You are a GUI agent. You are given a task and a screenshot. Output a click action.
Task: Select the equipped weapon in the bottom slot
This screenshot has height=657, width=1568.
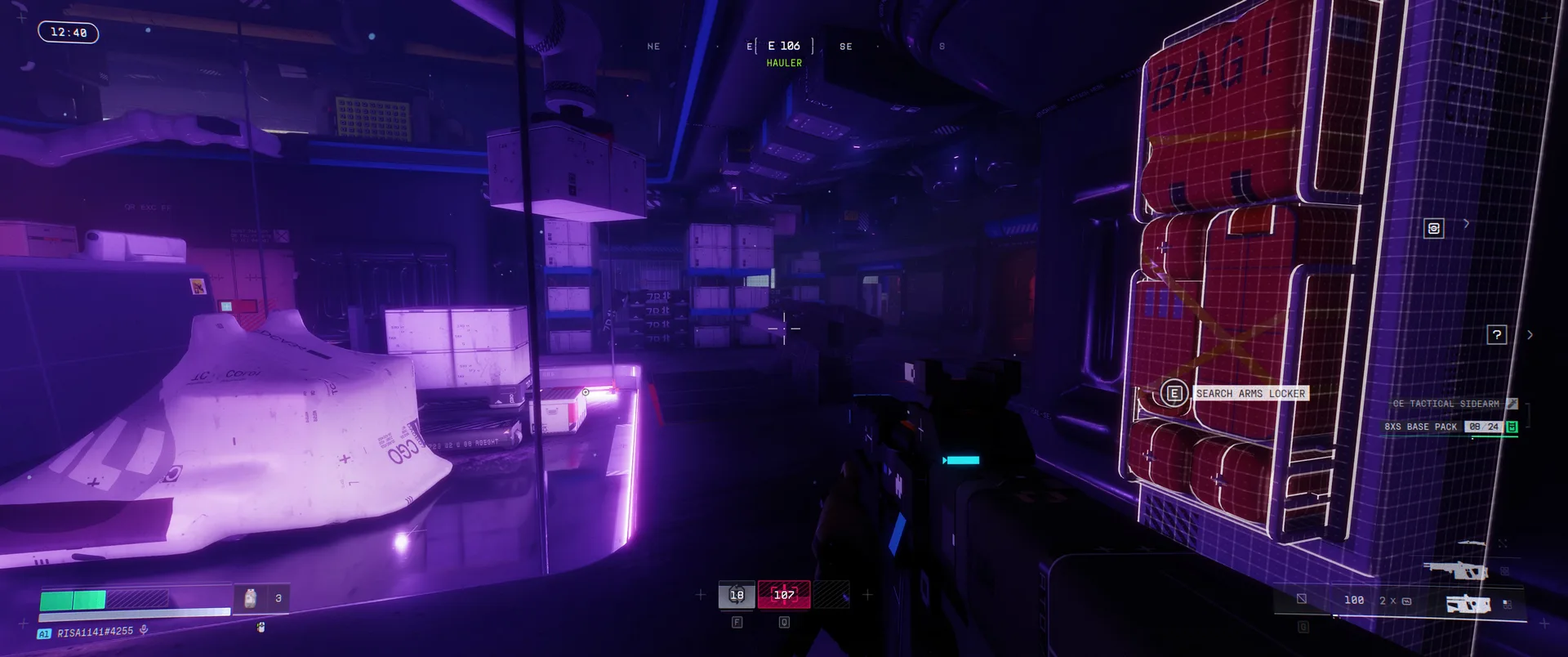(1468, 604)
